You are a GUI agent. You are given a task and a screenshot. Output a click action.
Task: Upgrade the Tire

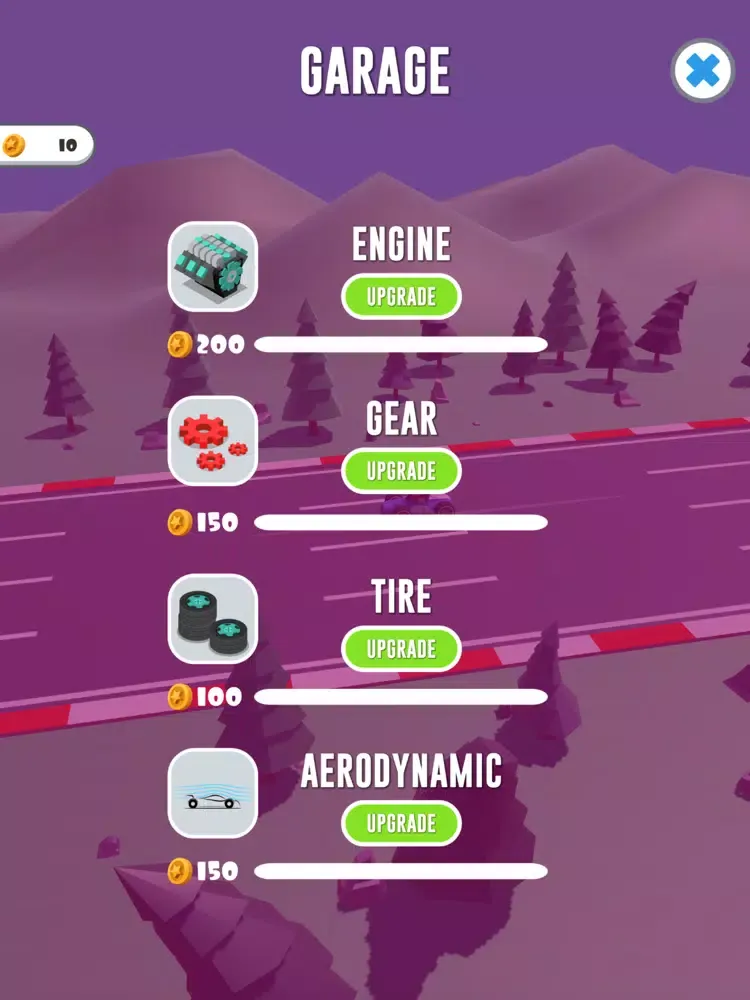[x=401, y=649]
